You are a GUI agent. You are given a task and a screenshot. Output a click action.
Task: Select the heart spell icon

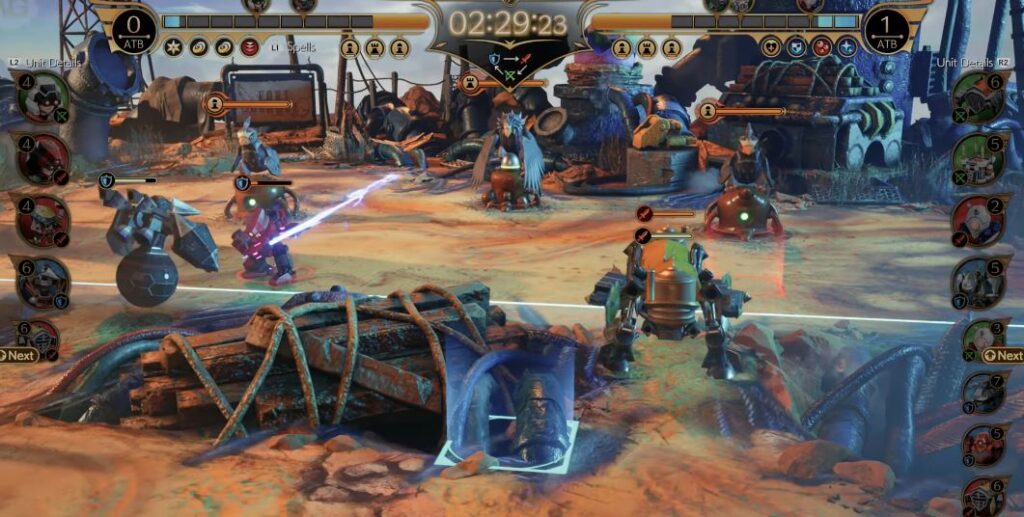tap(771, 47)
